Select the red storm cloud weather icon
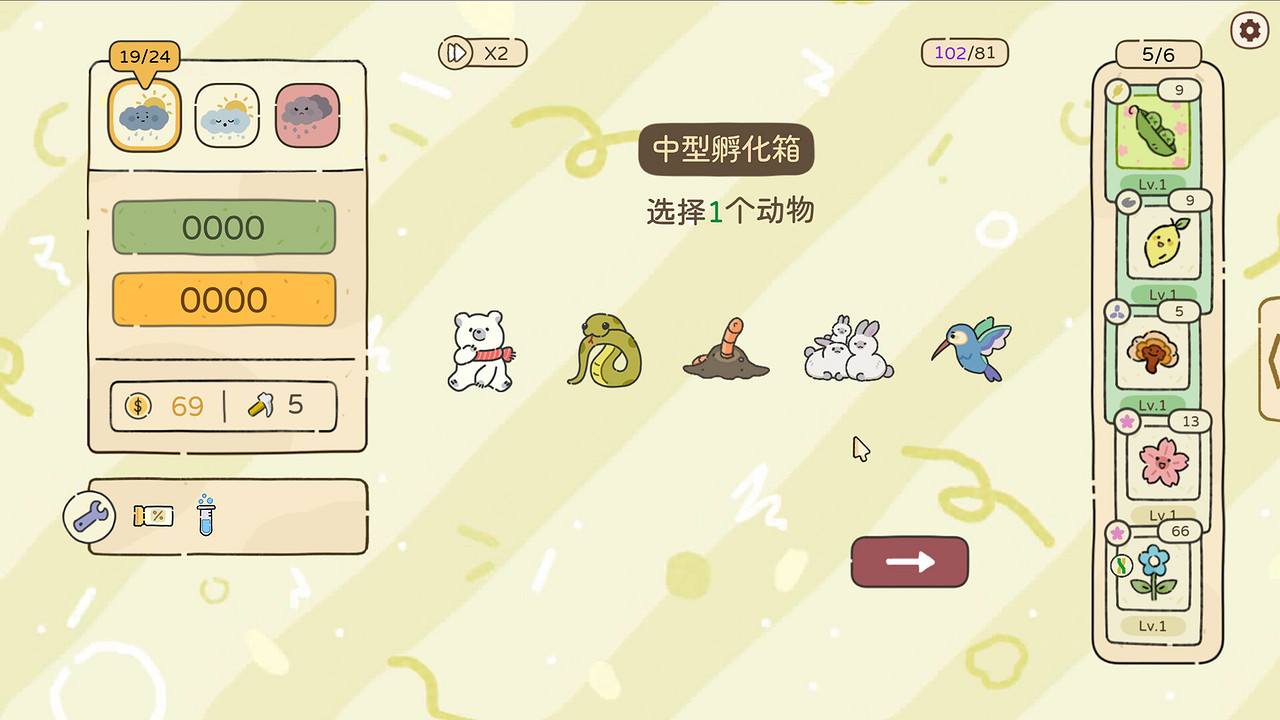1280x720 pixels. 308,115
